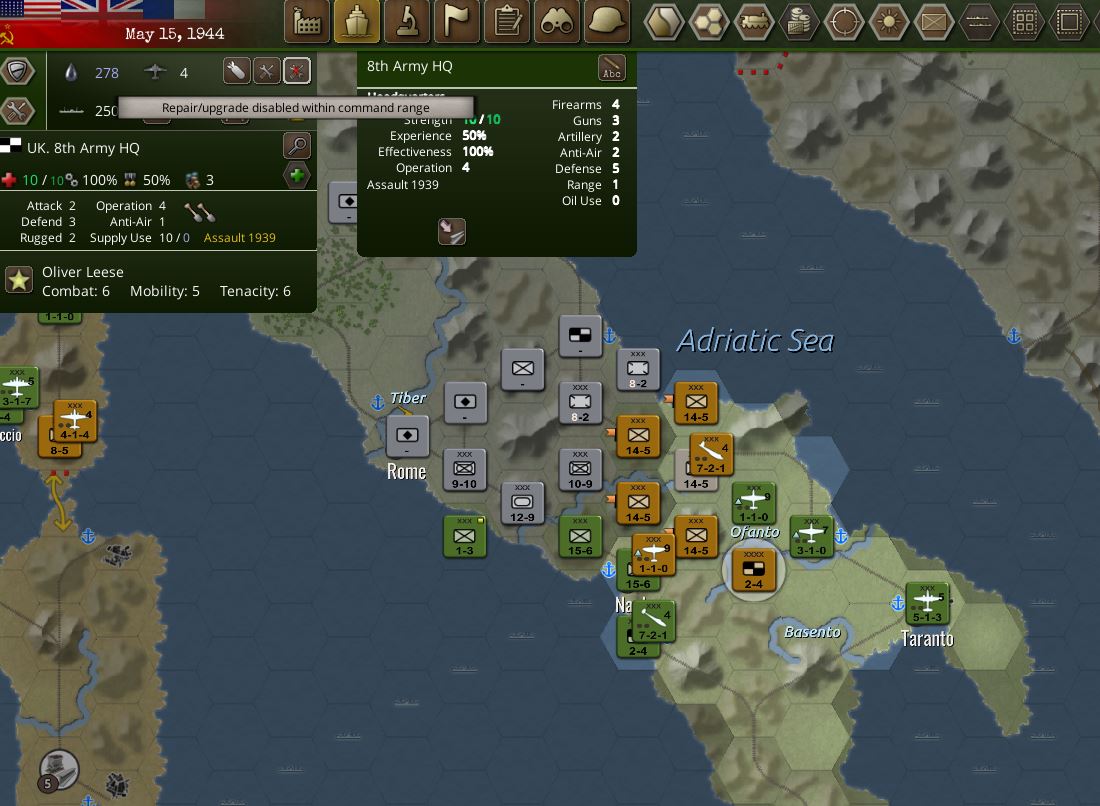Open the flag diplomacy menu
This screenshot has width=1100, height=806.
pyautogui.click(x=457, y=20)
